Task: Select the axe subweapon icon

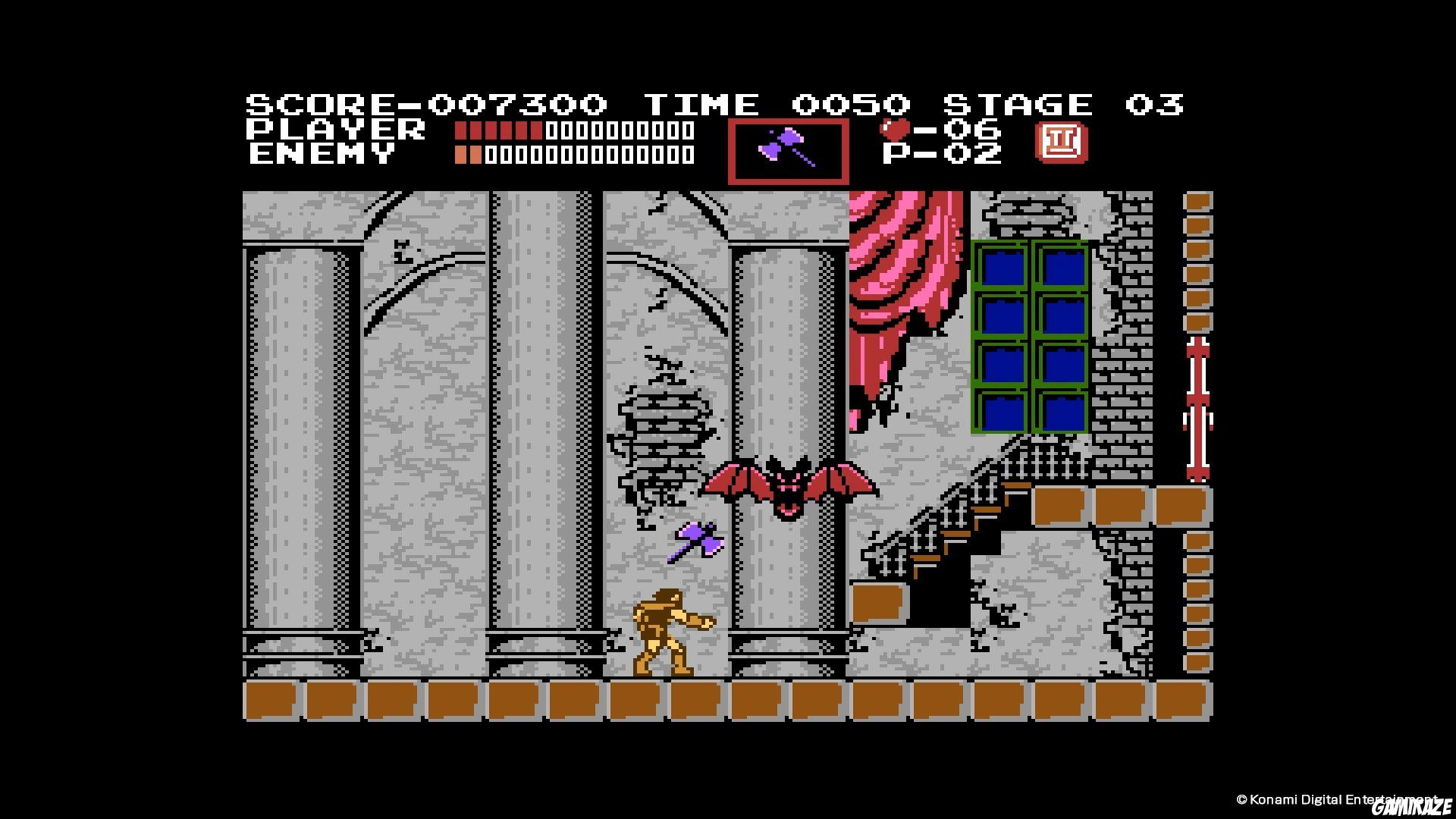Action: coord(789,150)
